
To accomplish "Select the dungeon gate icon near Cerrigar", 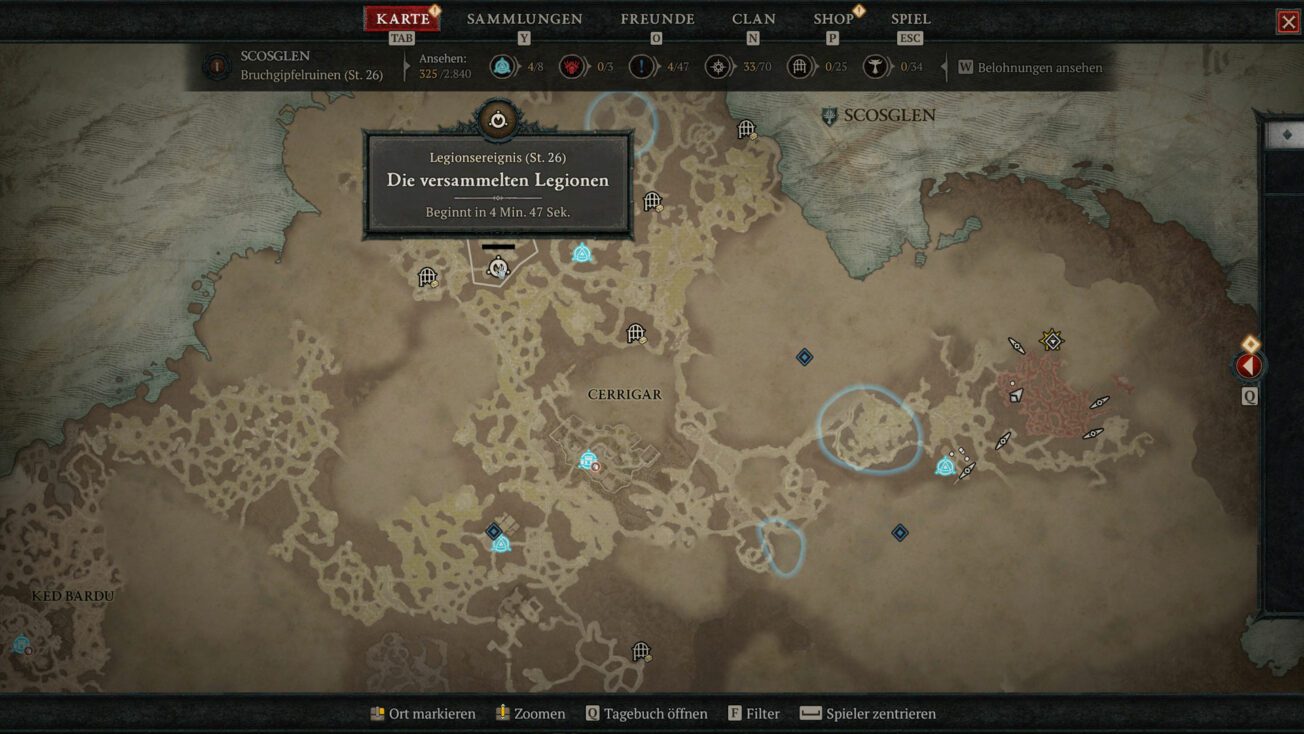I will tap(635, 333).
